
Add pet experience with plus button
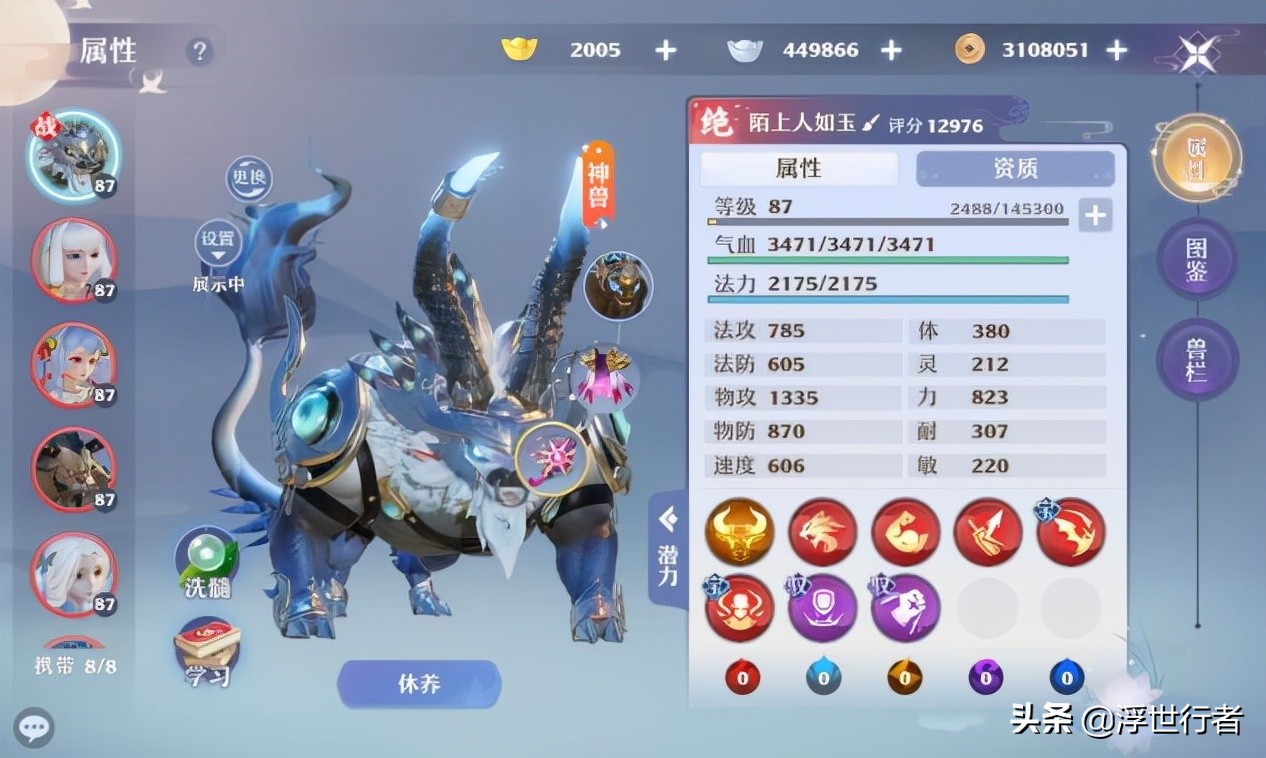[1095, 215]
